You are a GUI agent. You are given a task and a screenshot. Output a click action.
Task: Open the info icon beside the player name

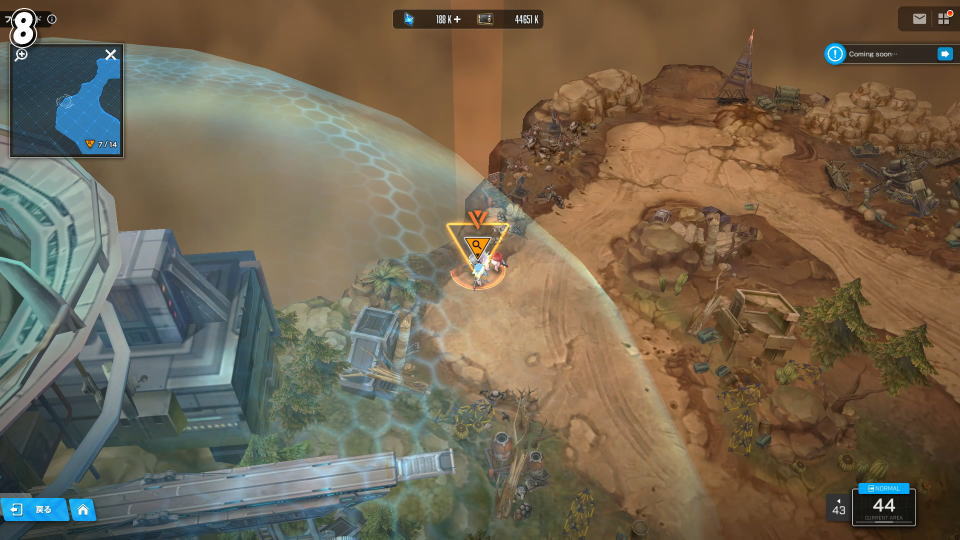[x=52, y=19]
